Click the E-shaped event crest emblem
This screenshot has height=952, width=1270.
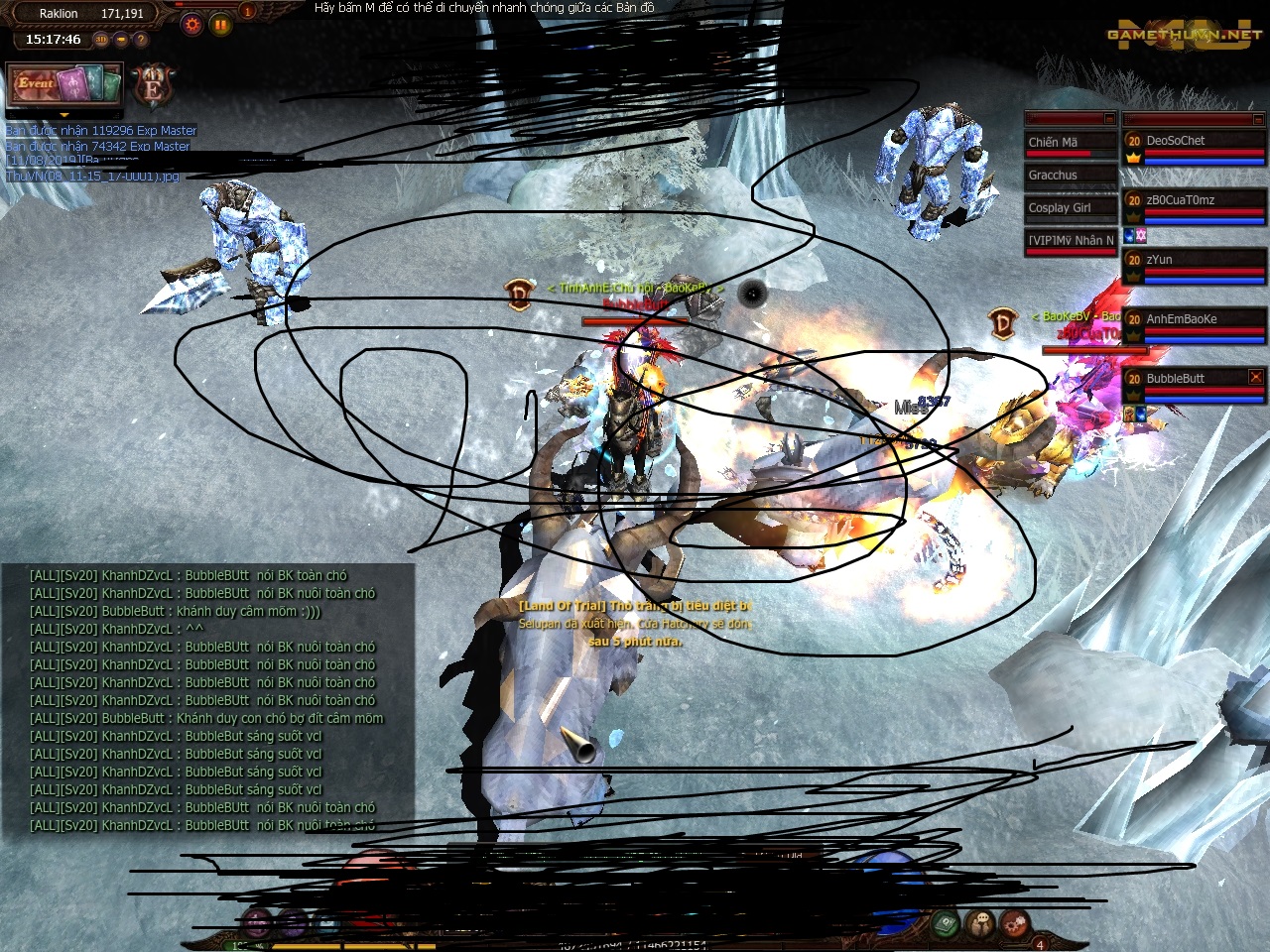tap(153, 89)
